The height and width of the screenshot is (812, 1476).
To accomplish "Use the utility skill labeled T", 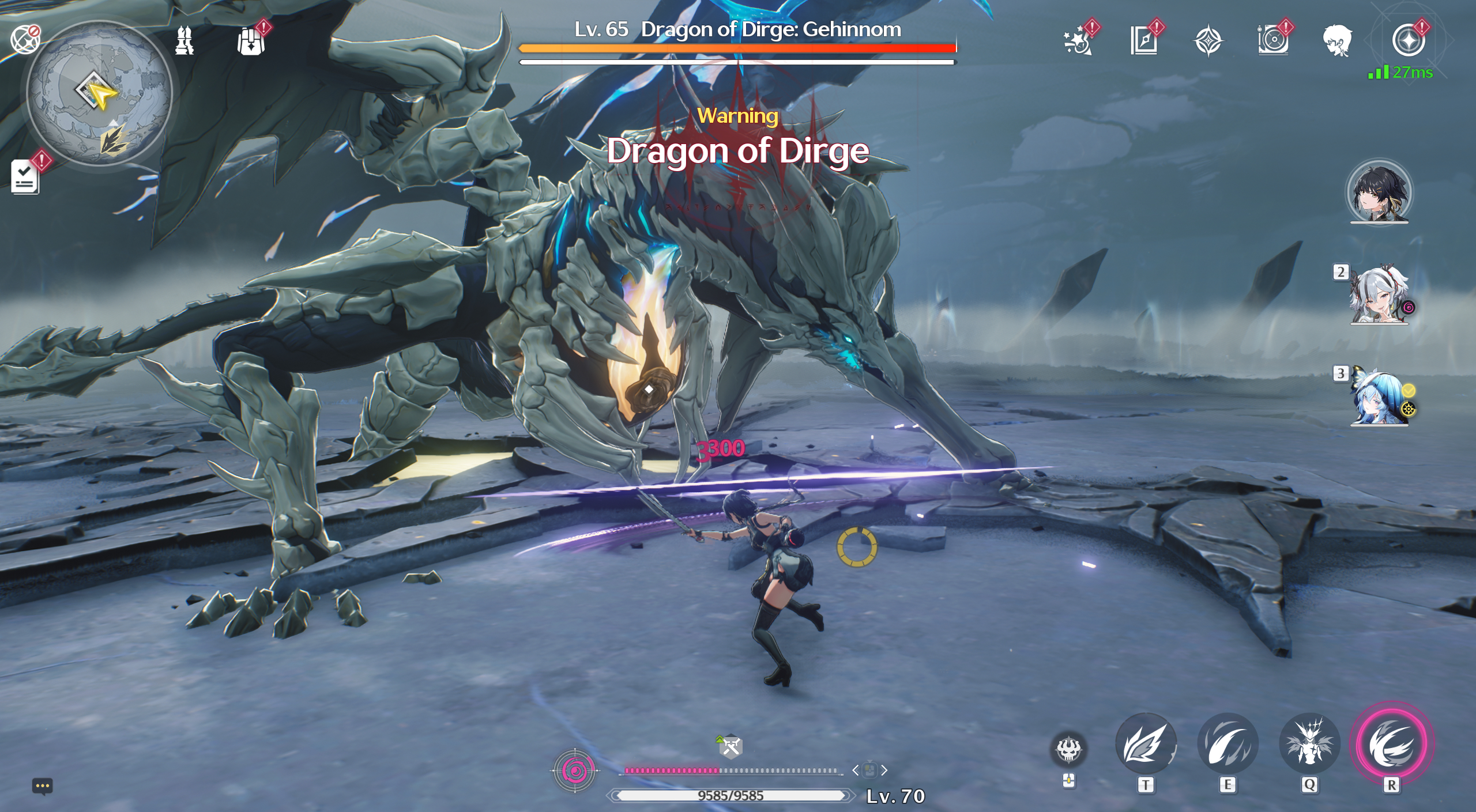I will [x=1146, y=744].
